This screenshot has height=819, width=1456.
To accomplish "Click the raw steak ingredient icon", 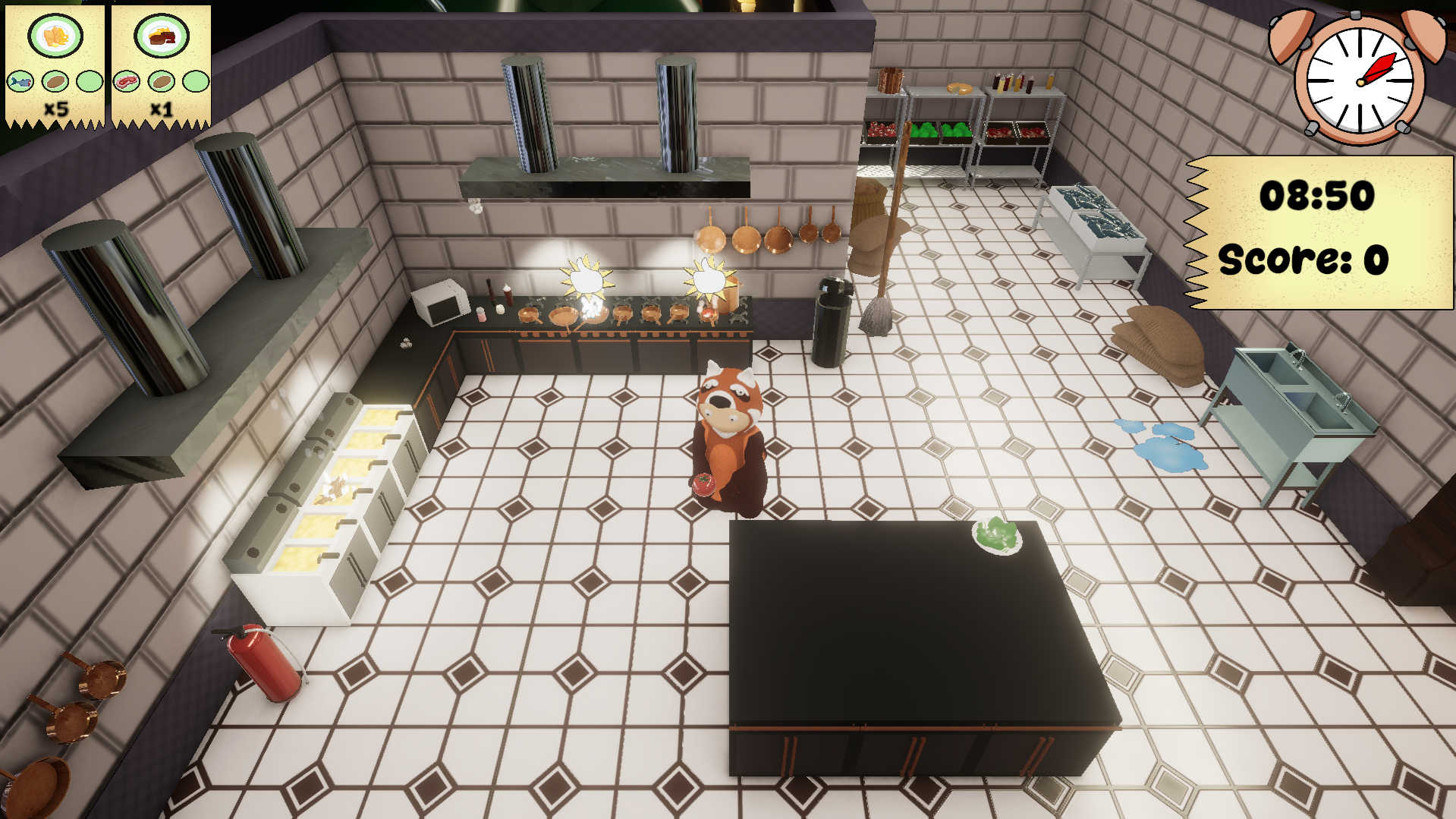I will point(126,80).
